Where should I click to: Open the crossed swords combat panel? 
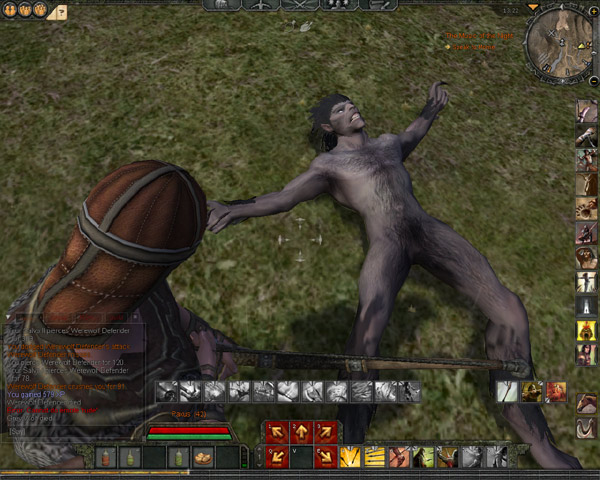(299, 5)
